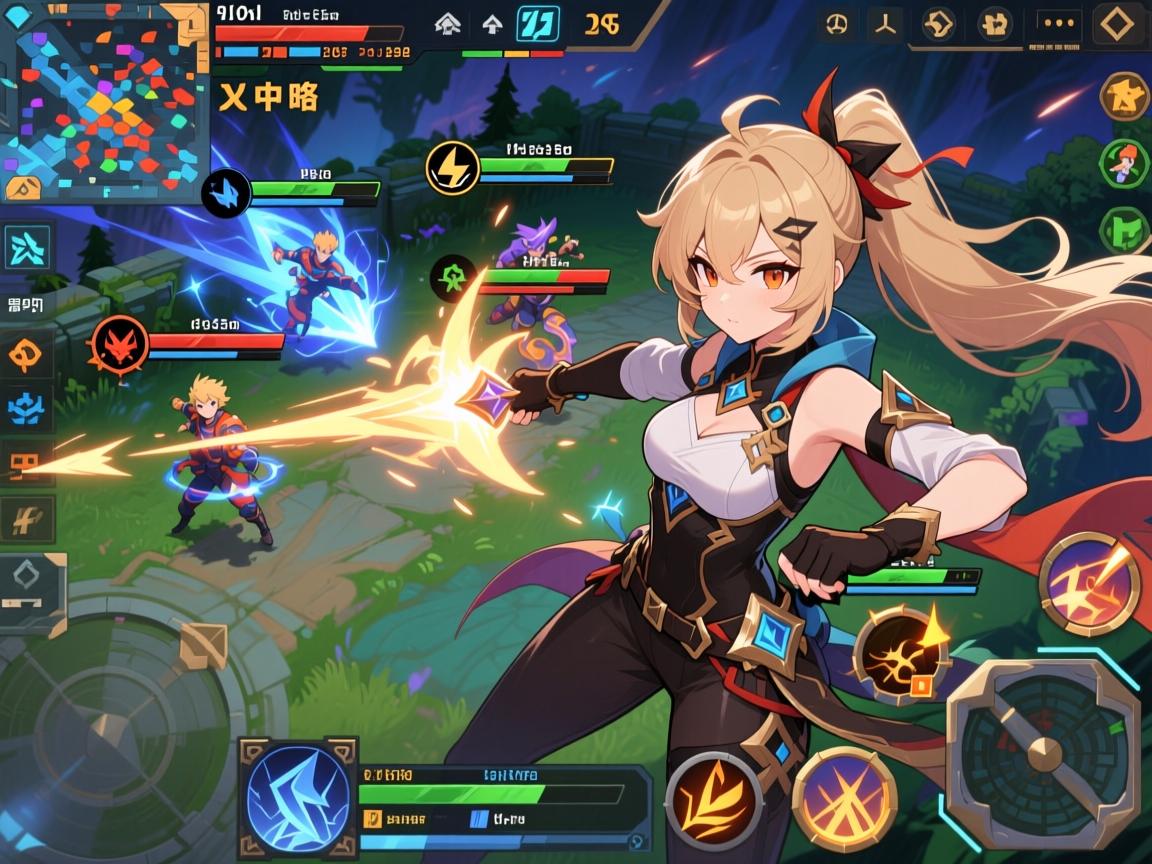Click the gold diamond button in the top bar
The height and width of the screenshot is (864, 1152).
tap(1118, 24)
